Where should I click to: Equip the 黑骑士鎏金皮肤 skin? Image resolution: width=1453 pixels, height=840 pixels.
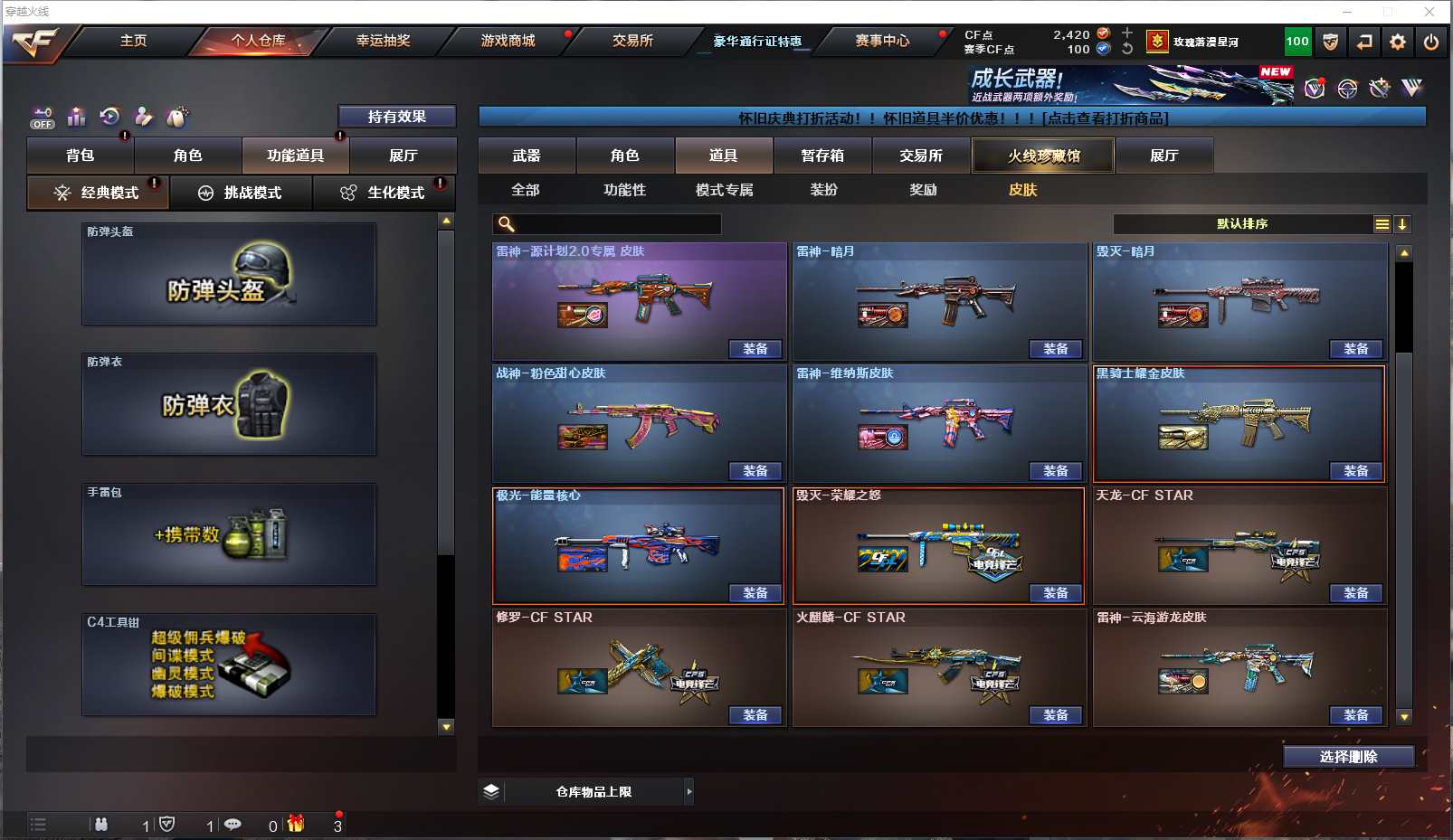pyautogui.click(x=1355, y=471)
